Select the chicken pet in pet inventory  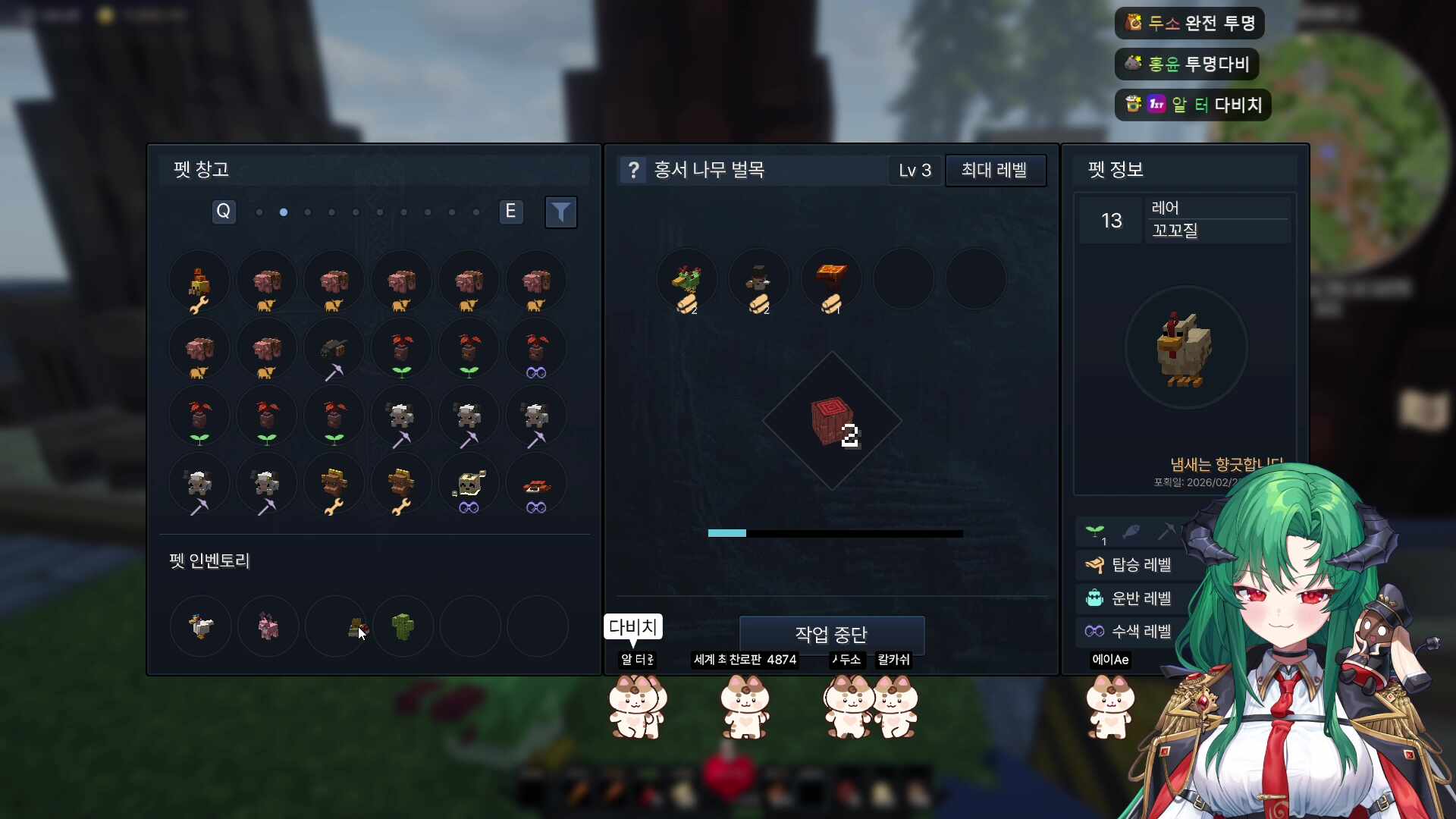[201, 626]
